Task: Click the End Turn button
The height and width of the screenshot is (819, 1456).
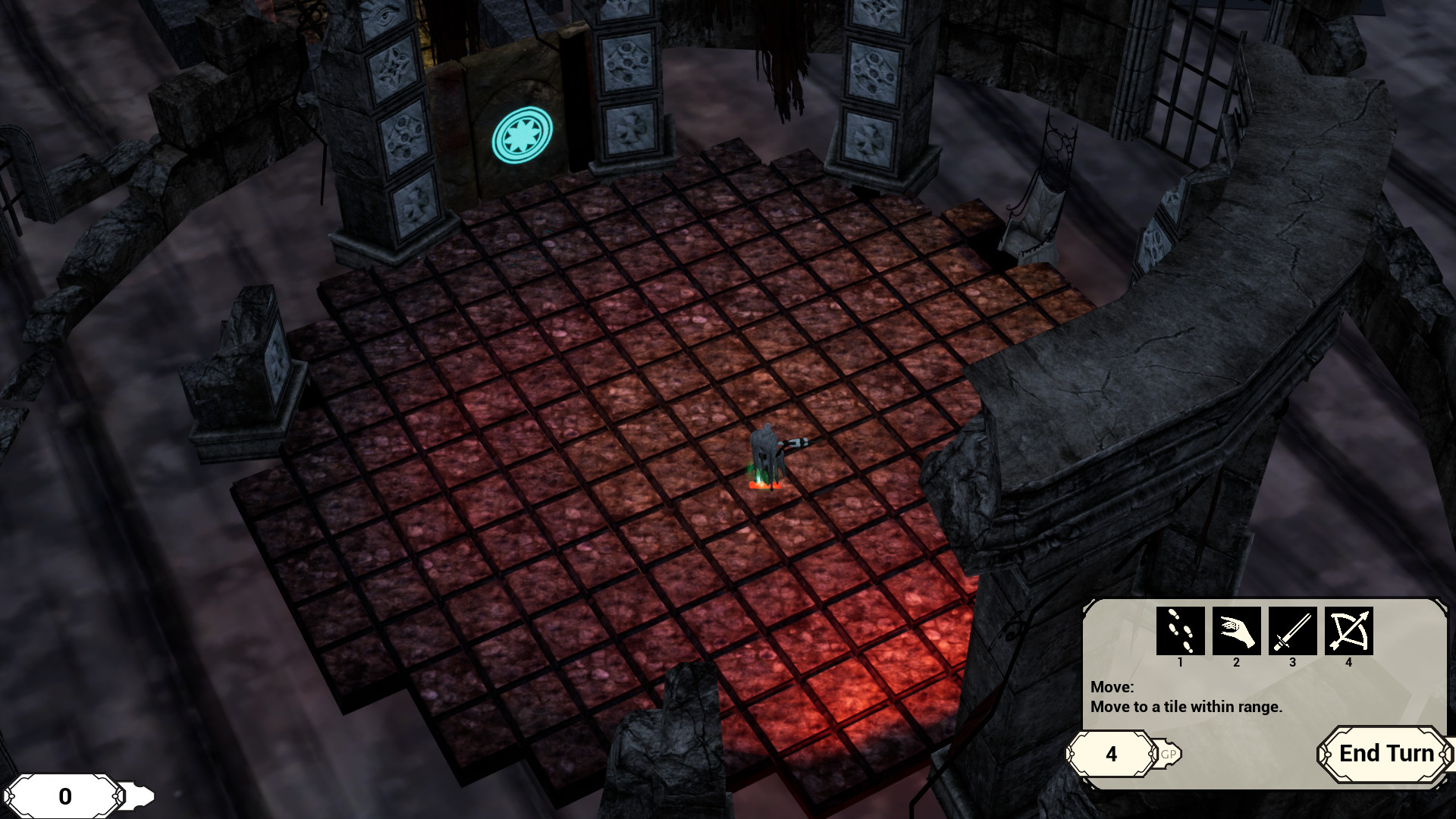Action: (x=1385, y=754)
